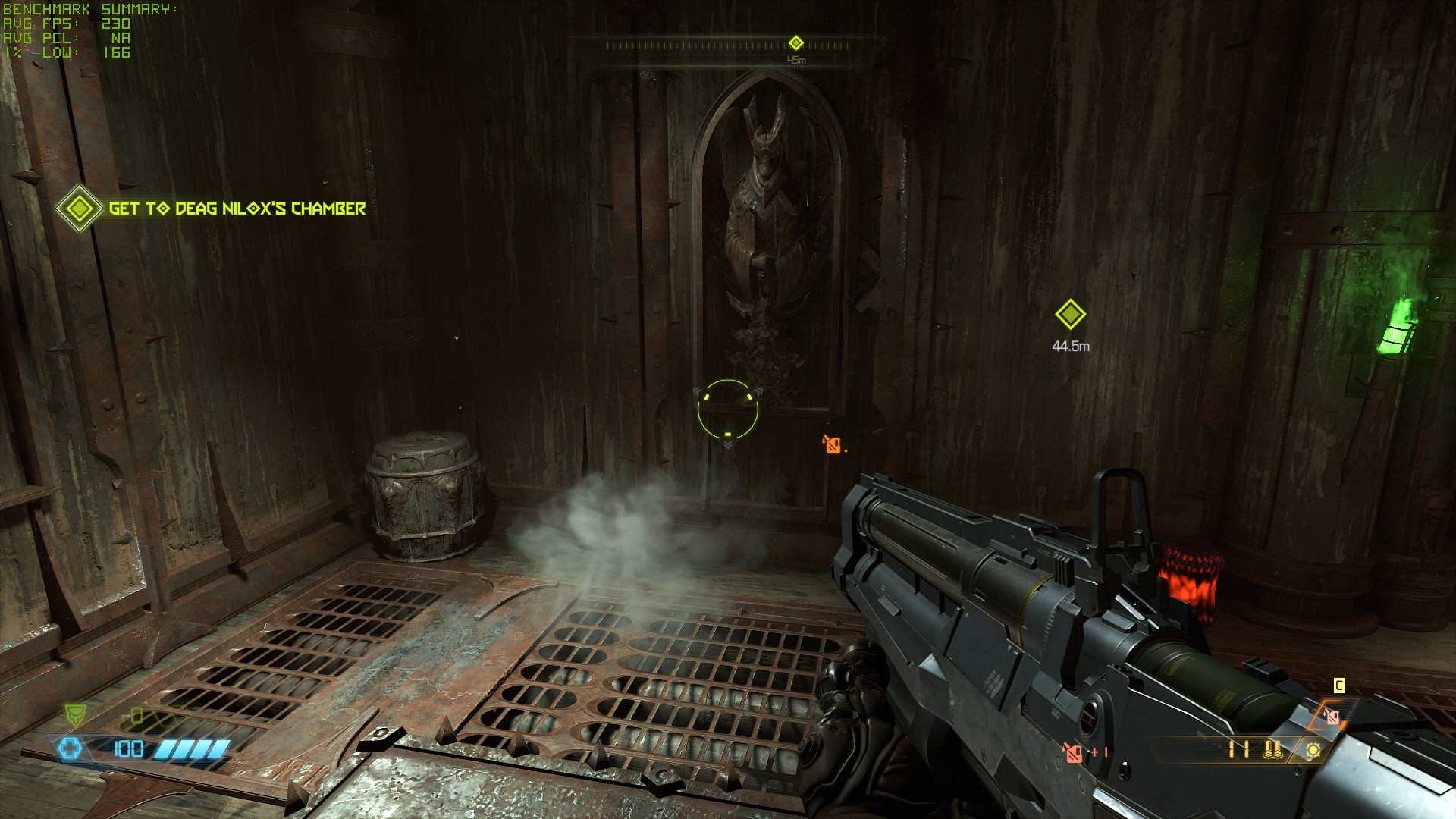
Task: Select the yellow weapon mod icon
Action: point(1313,750)
